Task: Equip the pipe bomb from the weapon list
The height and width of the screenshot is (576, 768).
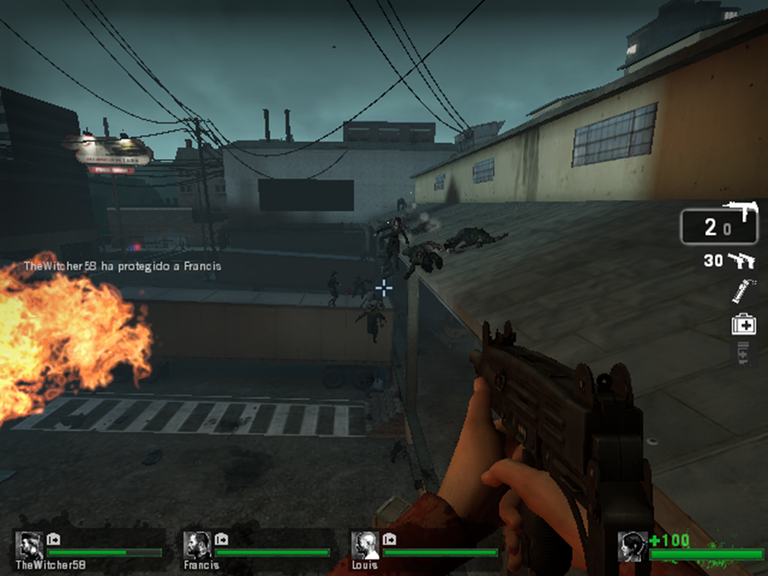Action: (x=742, y=291)
